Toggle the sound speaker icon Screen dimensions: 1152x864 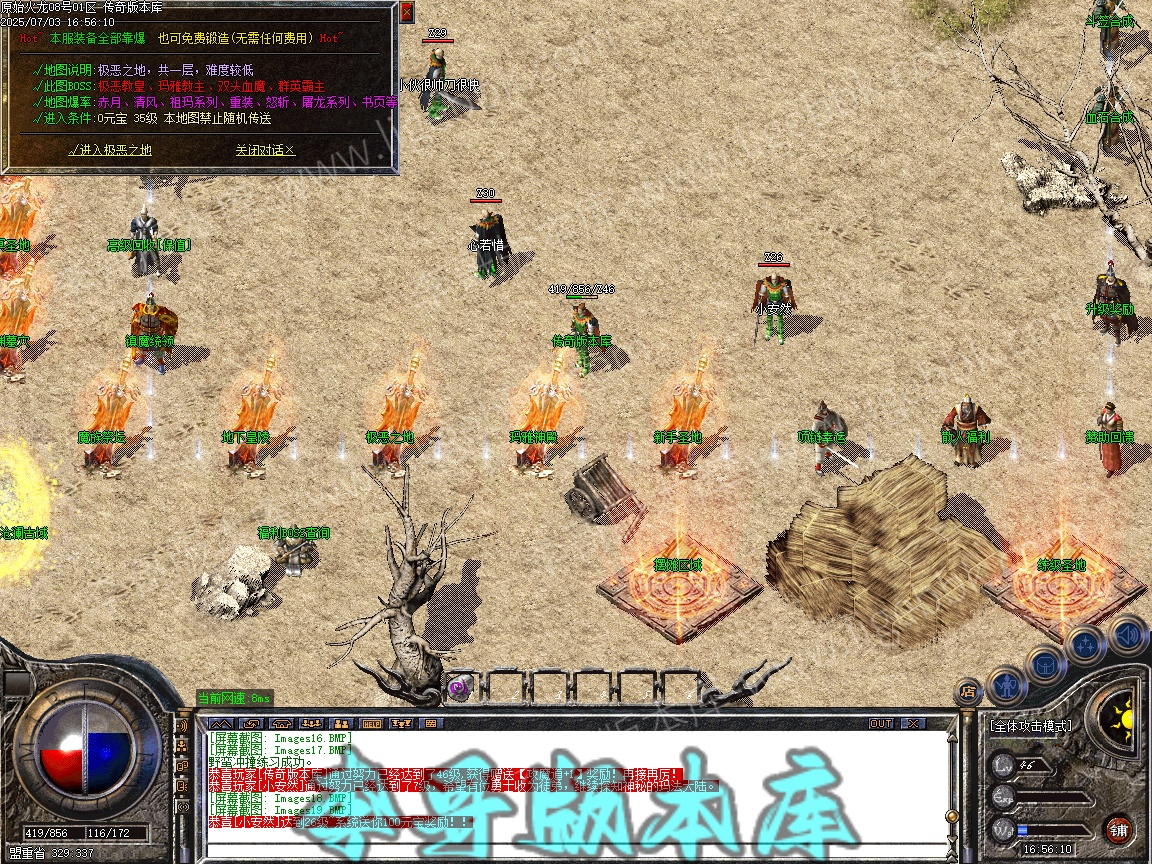click(1128, 633)
